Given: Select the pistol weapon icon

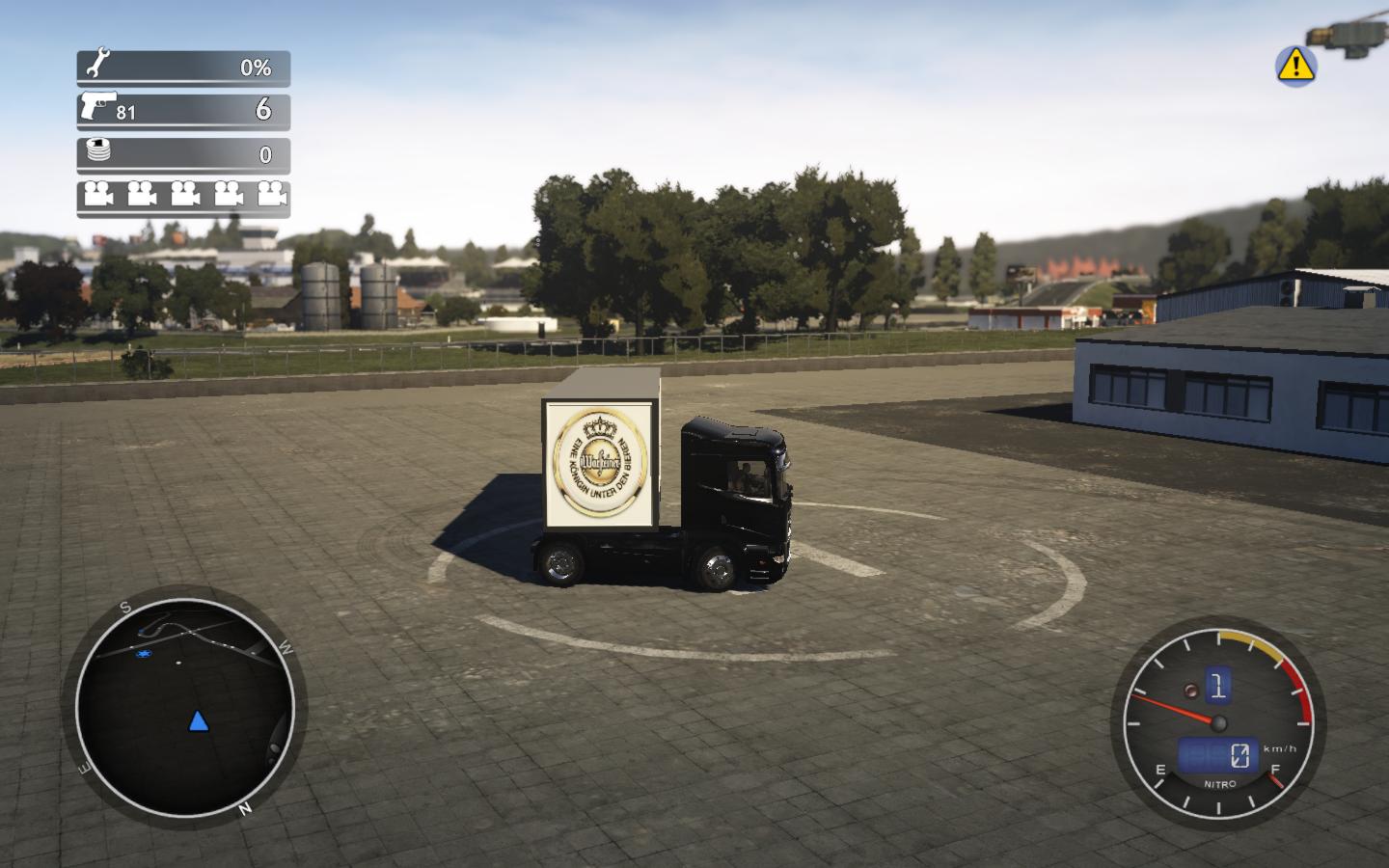Looking at the screenshot, I should 98,105.
